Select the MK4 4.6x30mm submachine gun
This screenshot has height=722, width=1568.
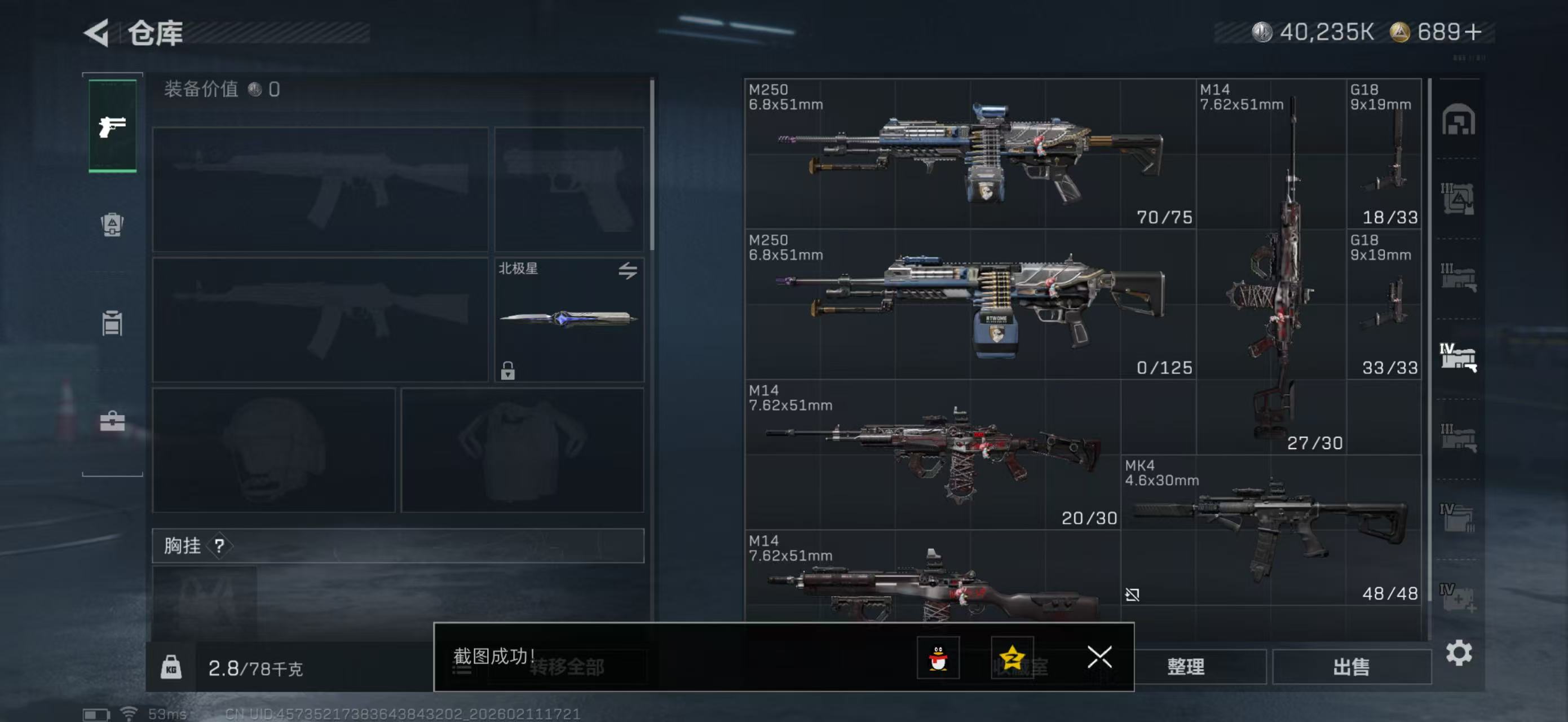pyautogui.click(x=1271, y=530)
